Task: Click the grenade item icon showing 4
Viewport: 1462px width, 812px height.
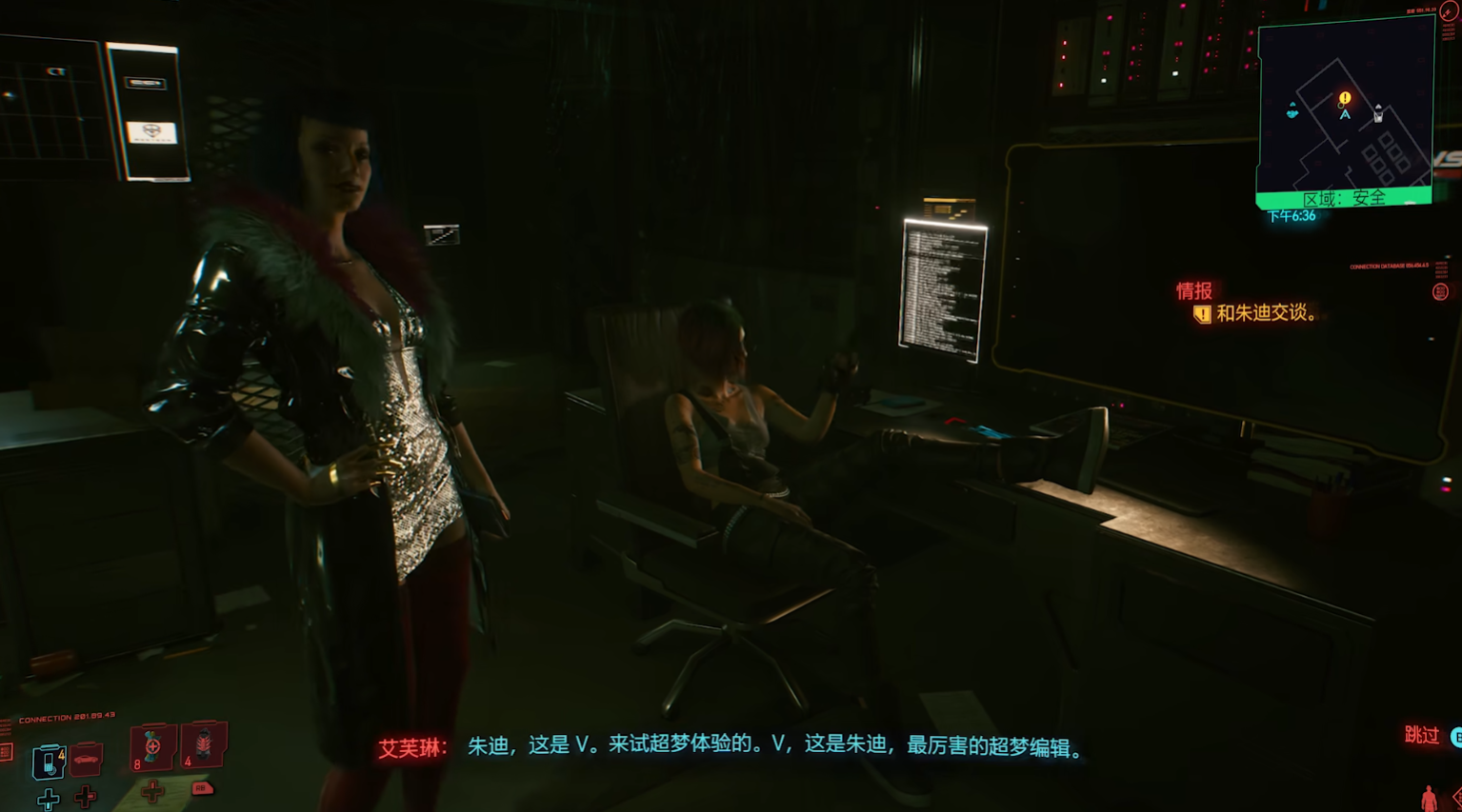Action: [203, 748]
